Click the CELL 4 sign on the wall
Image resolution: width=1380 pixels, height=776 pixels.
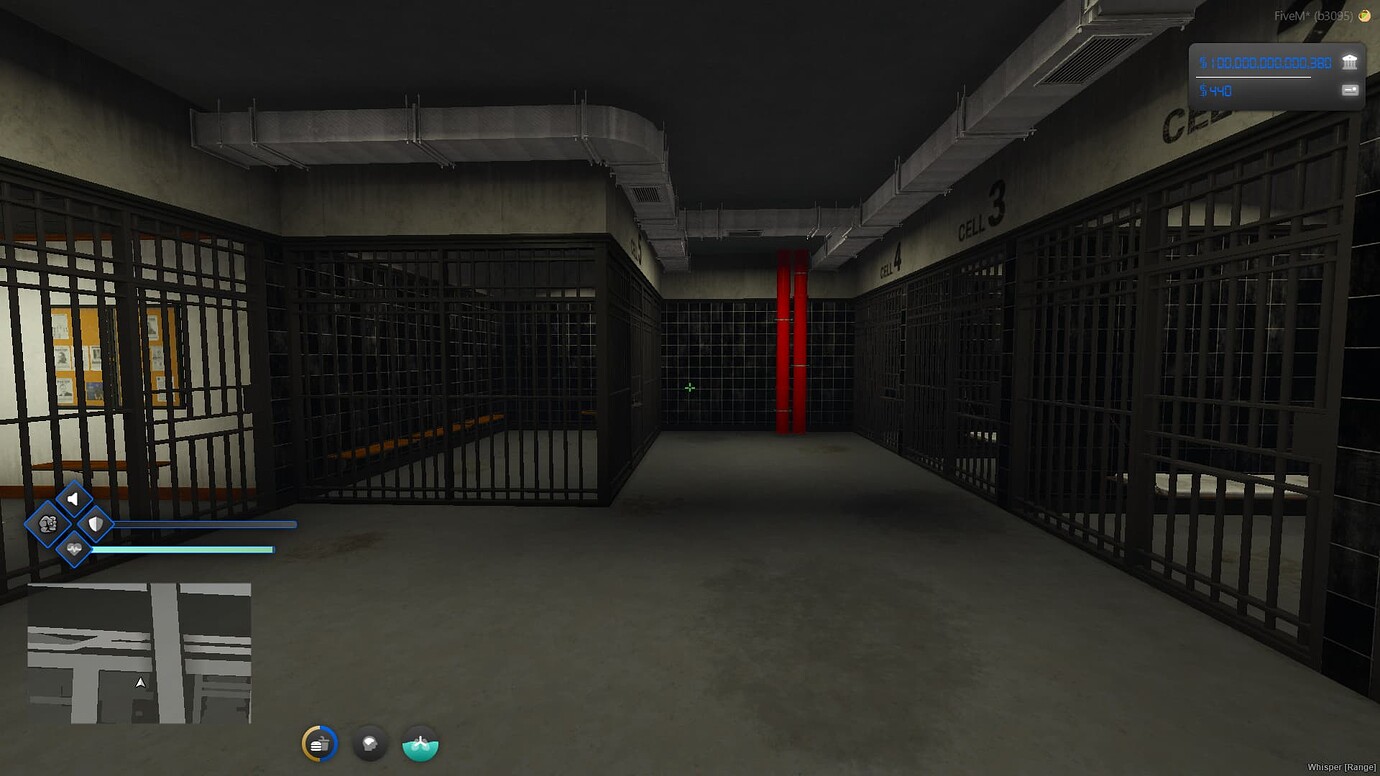coord(890,262)
